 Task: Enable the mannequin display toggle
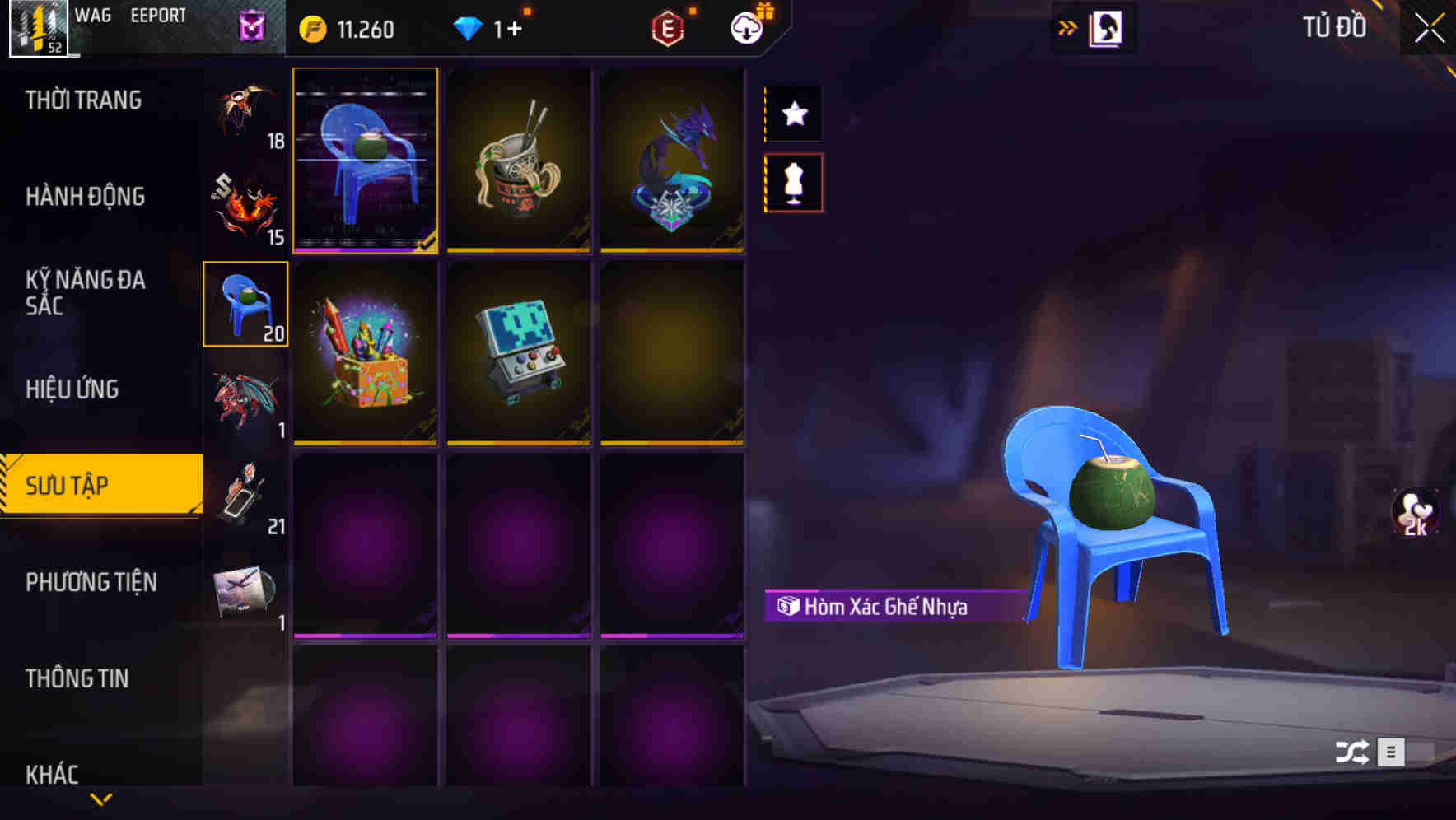793,183
